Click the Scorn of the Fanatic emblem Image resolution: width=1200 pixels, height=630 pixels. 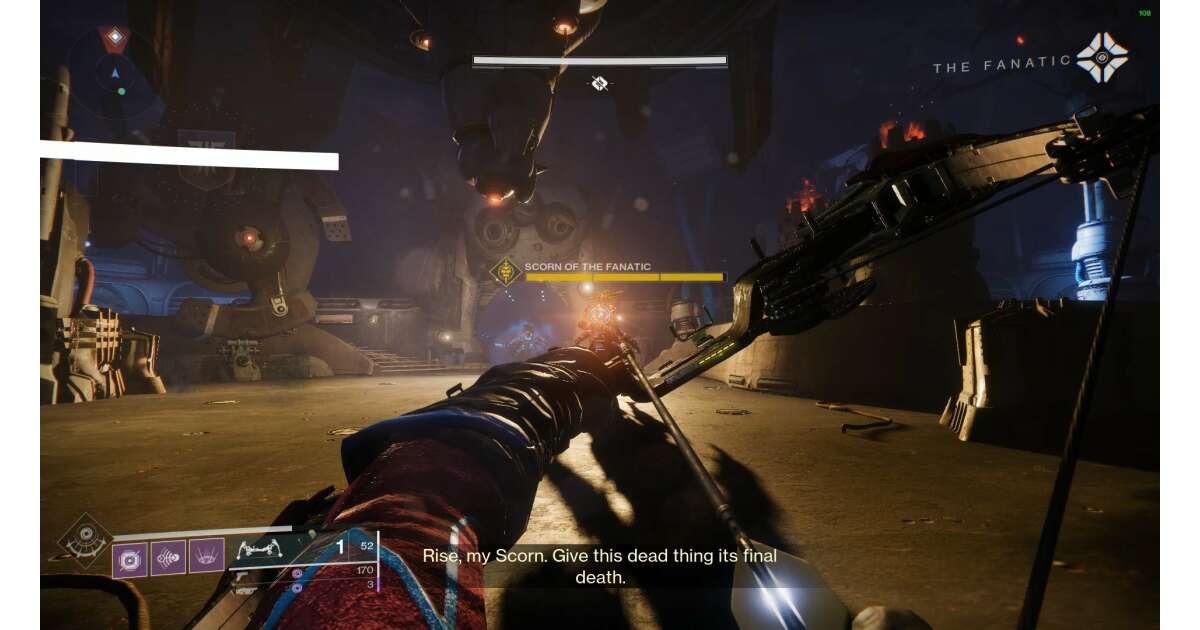(505, 271)
